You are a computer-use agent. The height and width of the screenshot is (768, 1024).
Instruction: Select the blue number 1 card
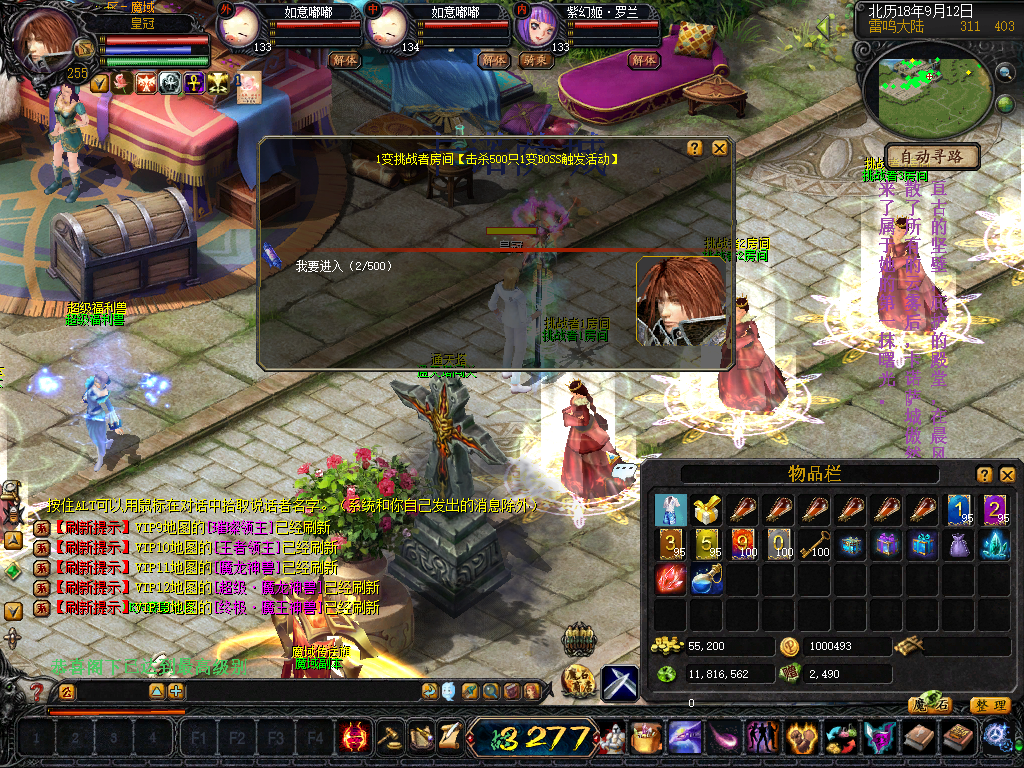coord(958,511)
